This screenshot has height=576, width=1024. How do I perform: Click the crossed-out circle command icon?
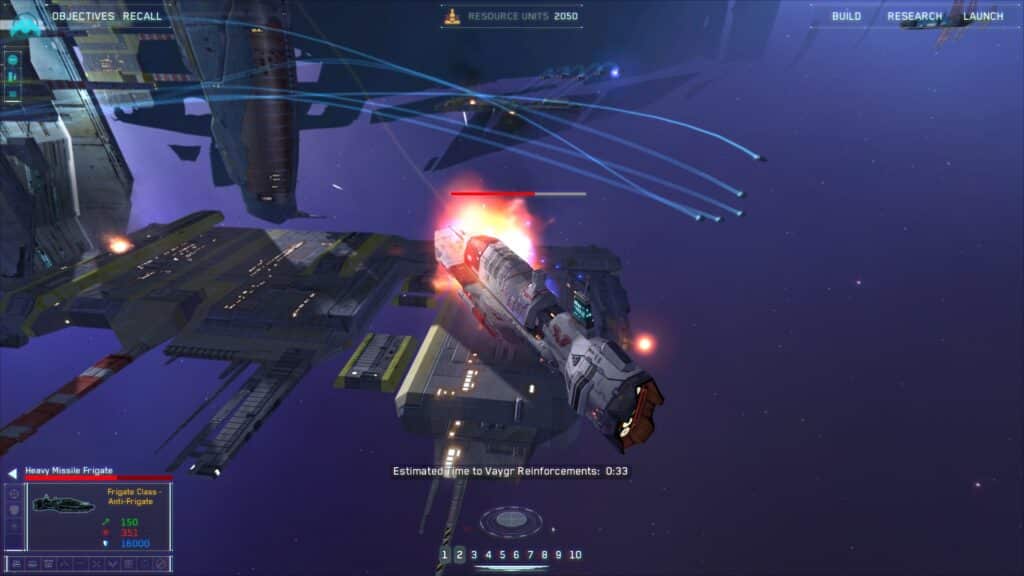(x=161, y=564)
